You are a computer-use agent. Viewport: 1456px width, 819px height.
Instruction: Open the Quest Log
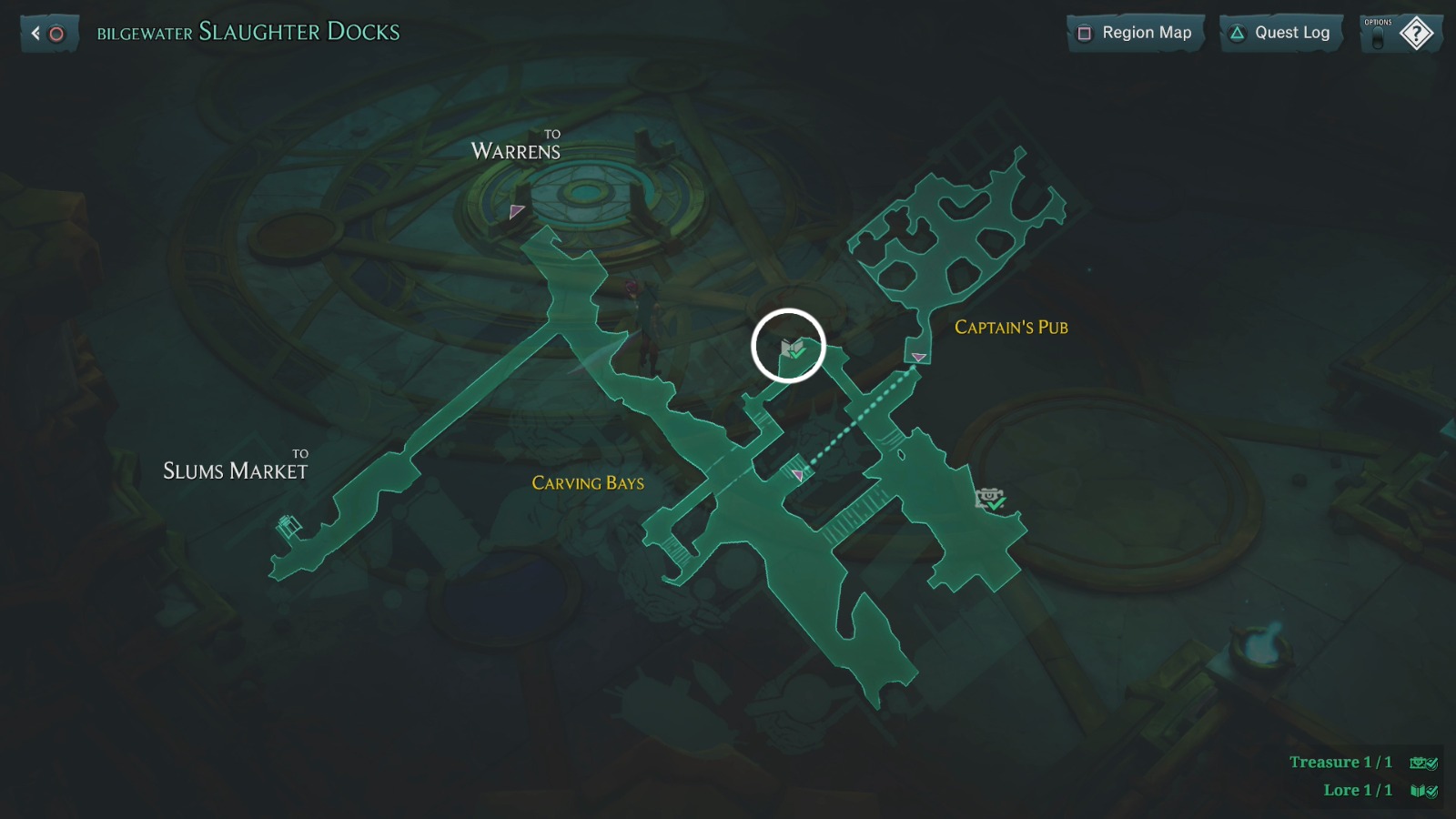tap(1292, 33)
